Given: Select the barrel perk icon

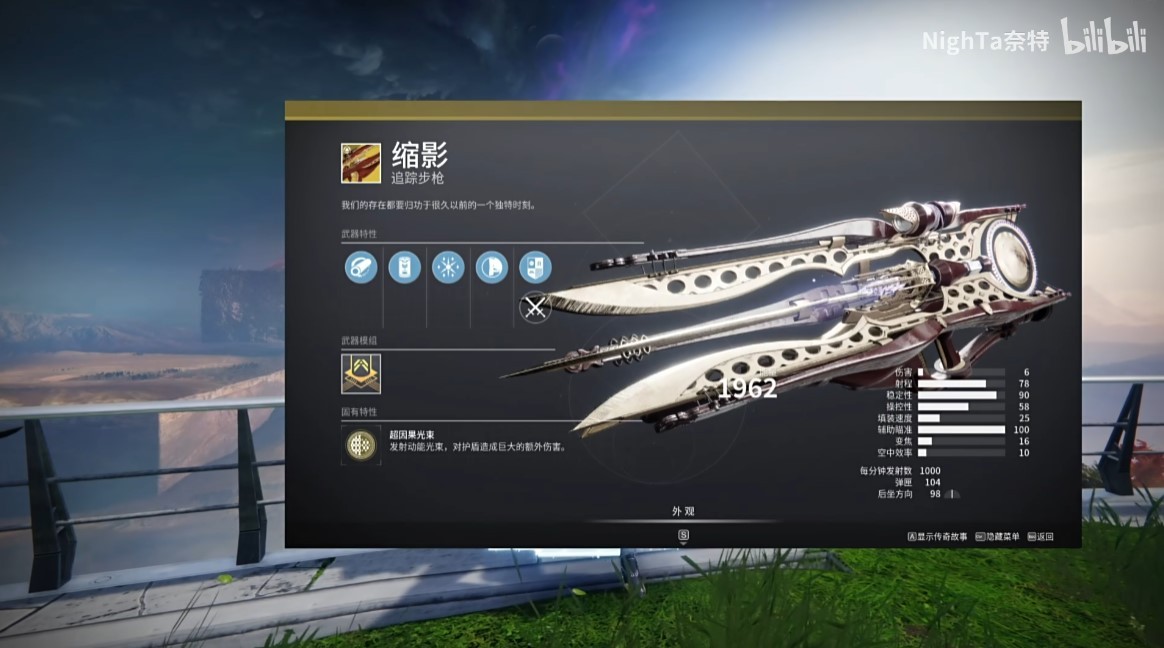Looking at the screenshot, I should [361, 267].
